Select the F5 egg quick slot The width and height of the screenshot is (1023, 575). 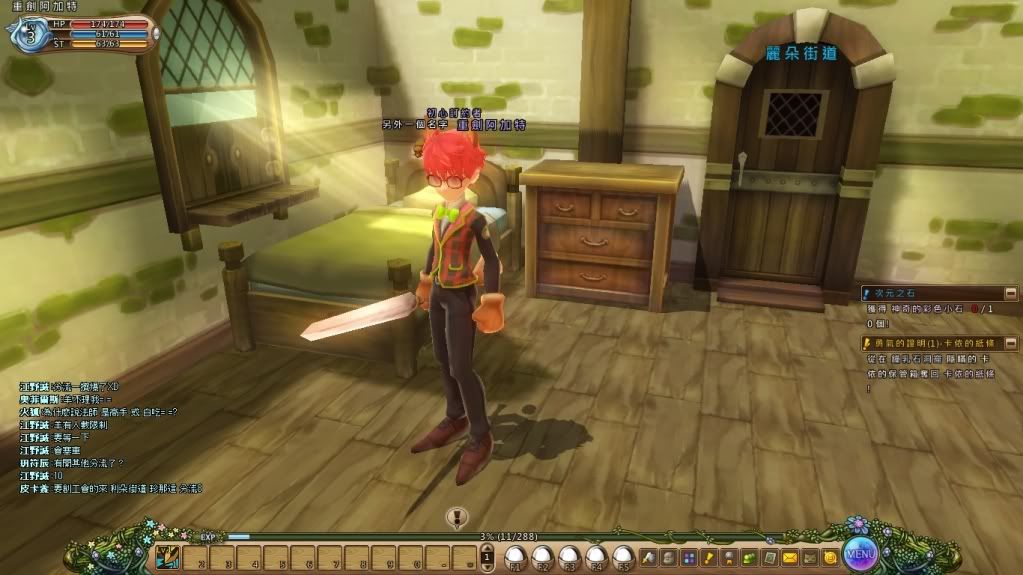(x=622, y=556)
